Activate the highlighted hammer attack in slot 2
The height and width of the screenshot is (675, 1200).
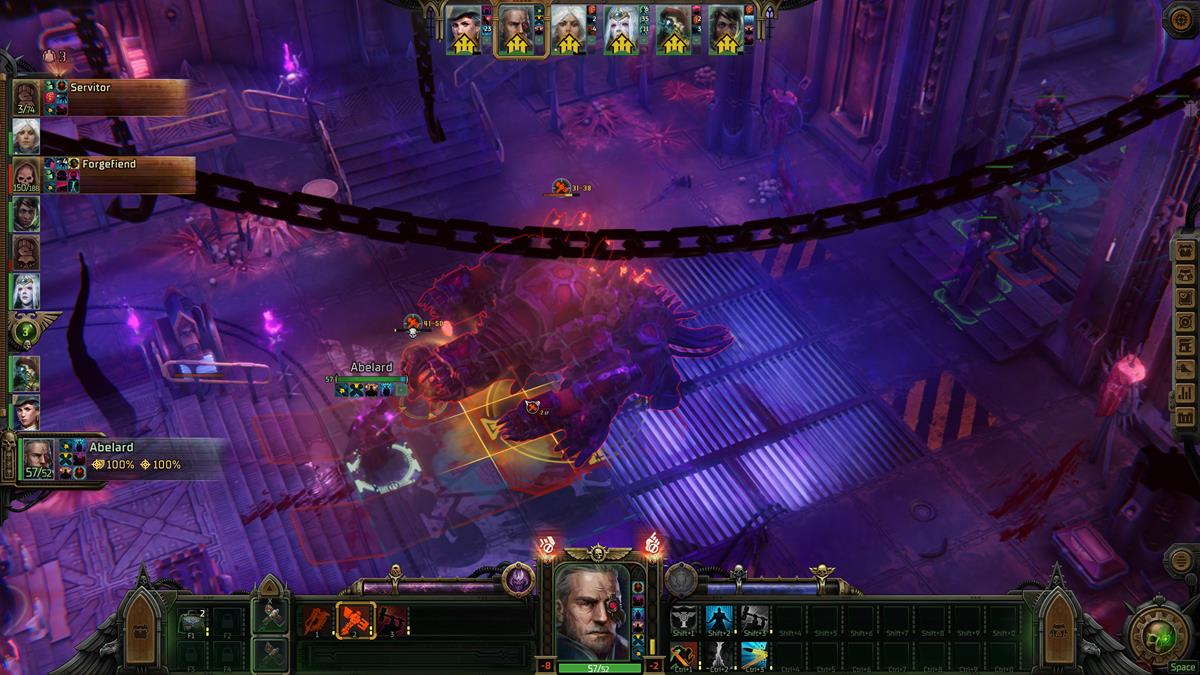click(355, 620)
